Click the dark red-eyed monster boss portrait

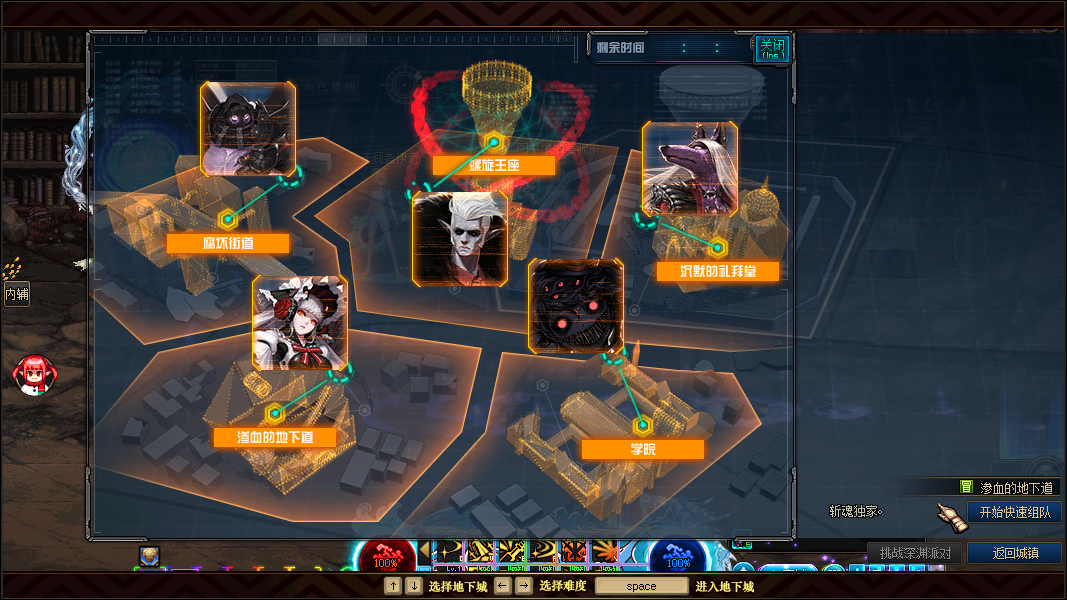point(576,307)
